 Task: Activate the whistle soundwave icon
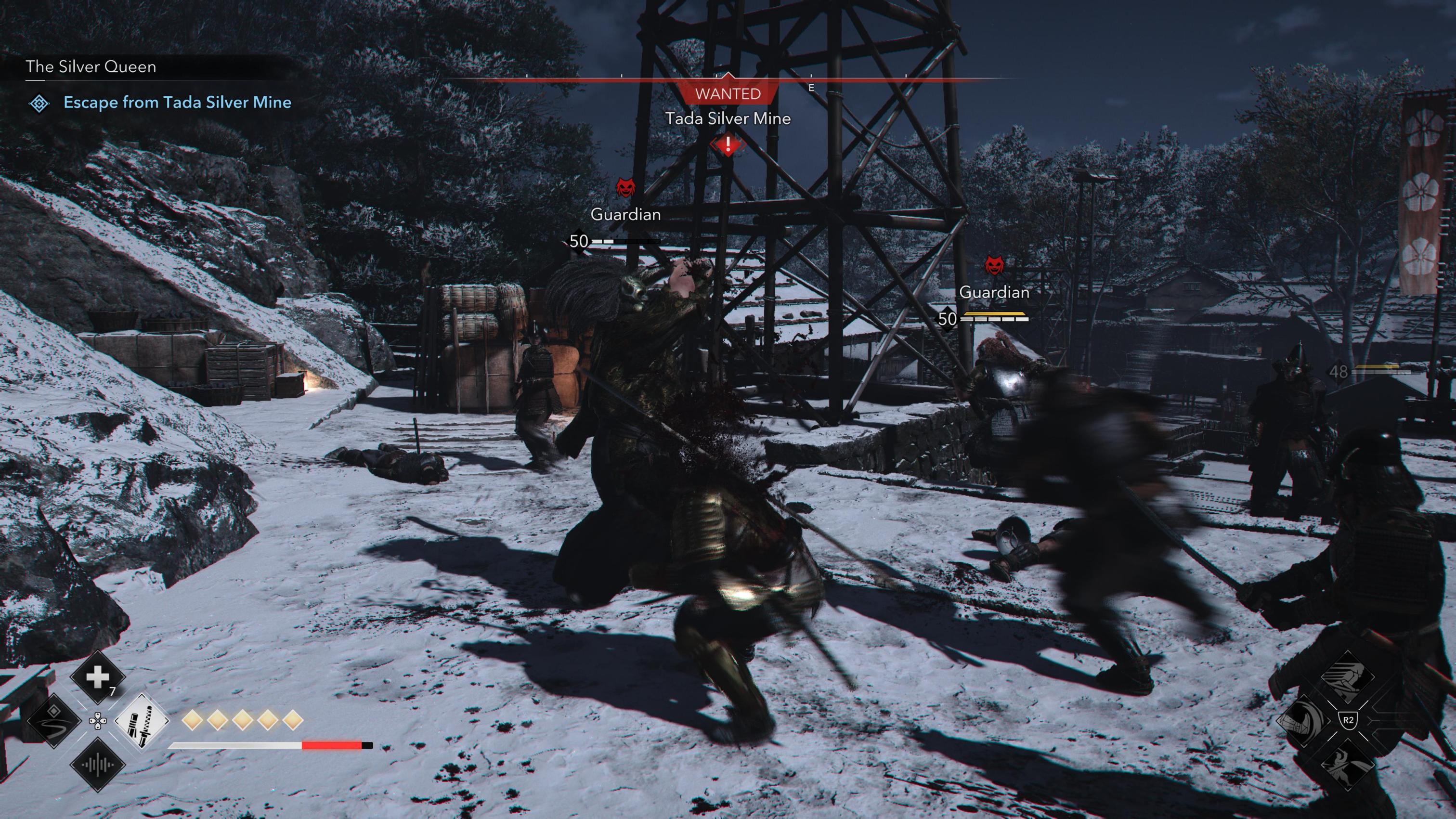tap(97, 765)
